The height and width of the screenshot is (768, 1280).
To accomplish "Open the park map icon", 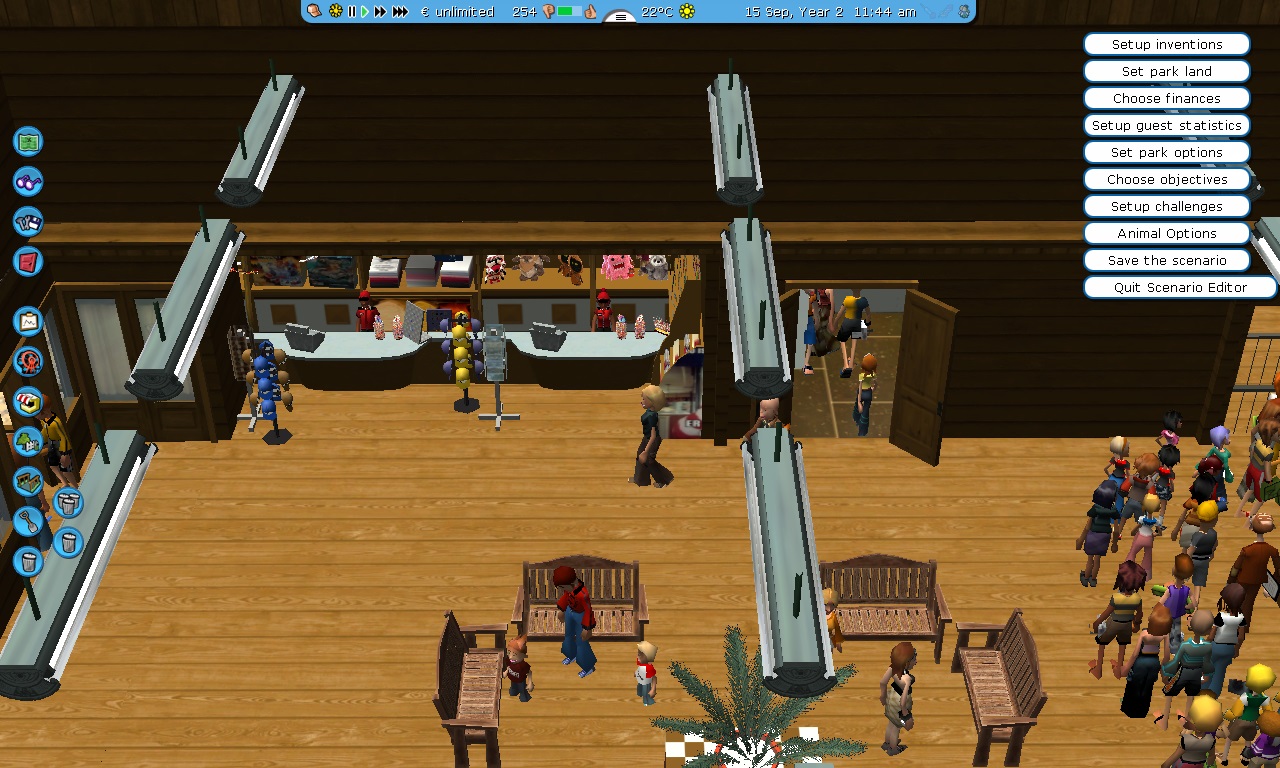I will tap(28, 141).
